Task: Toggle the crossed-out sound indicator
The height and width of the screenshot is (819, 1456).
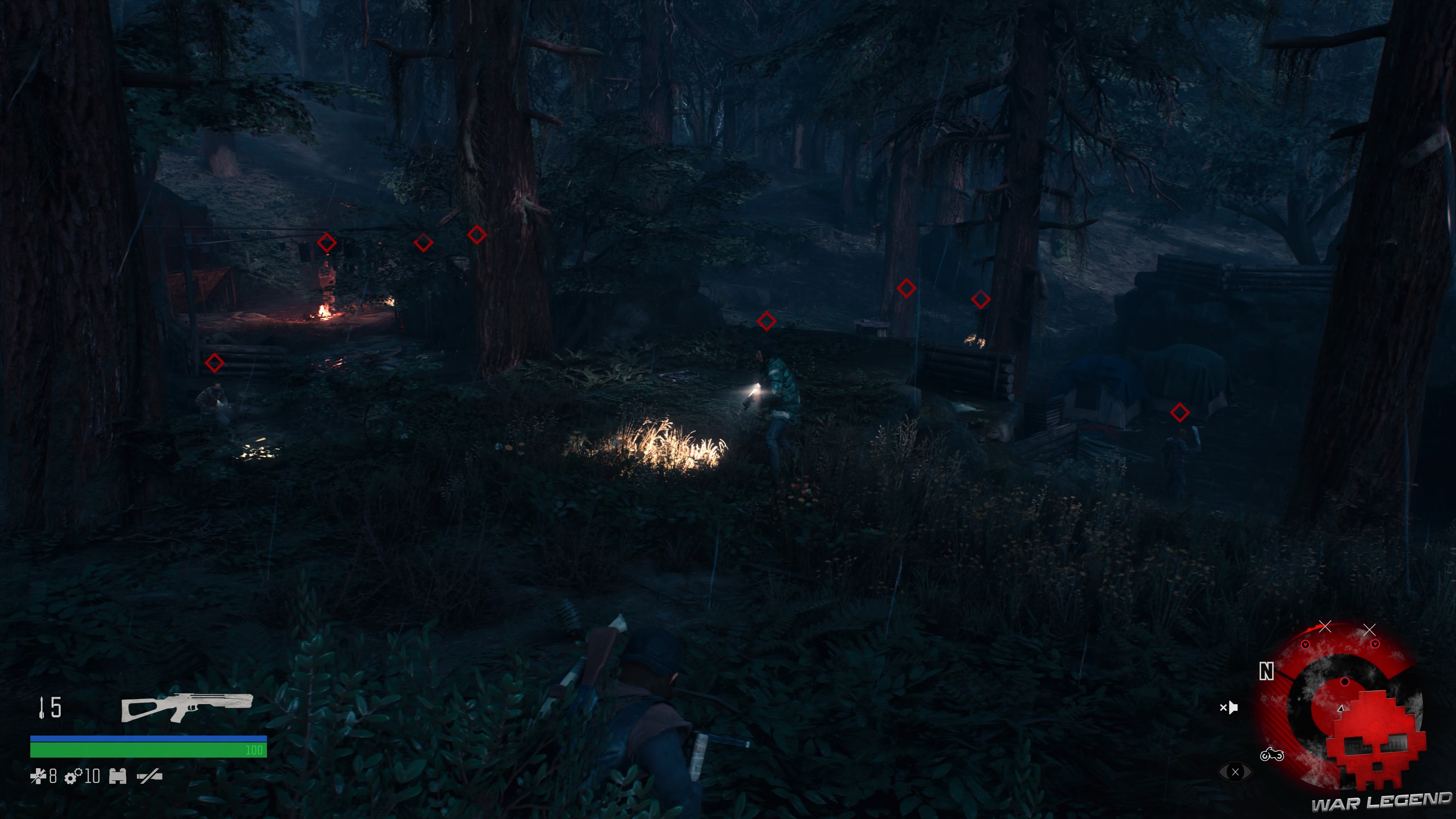Action: 1230,707
